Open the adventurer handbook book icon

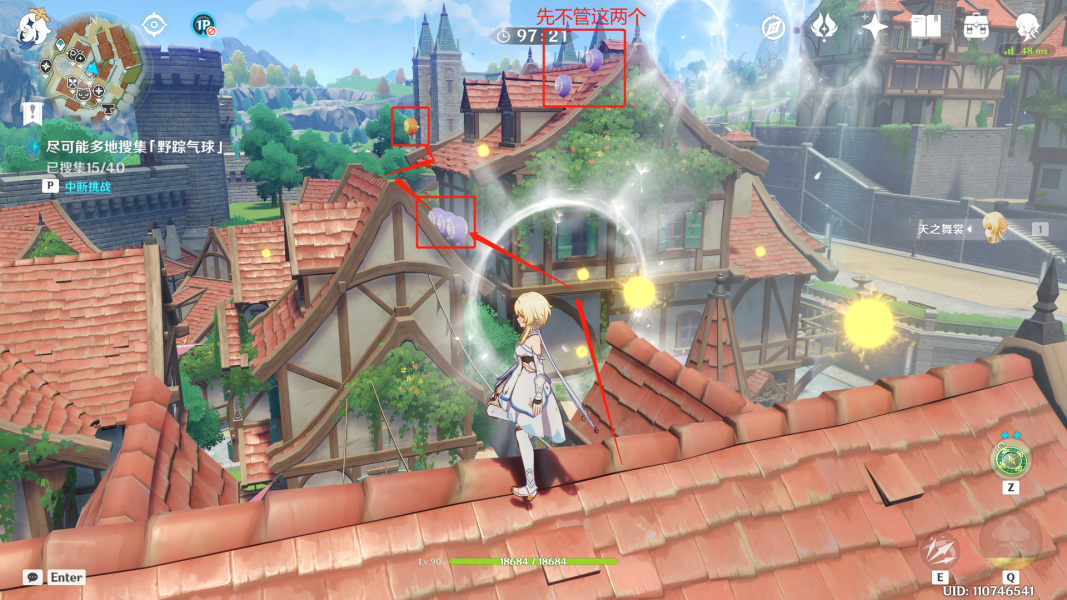(926, 27)
